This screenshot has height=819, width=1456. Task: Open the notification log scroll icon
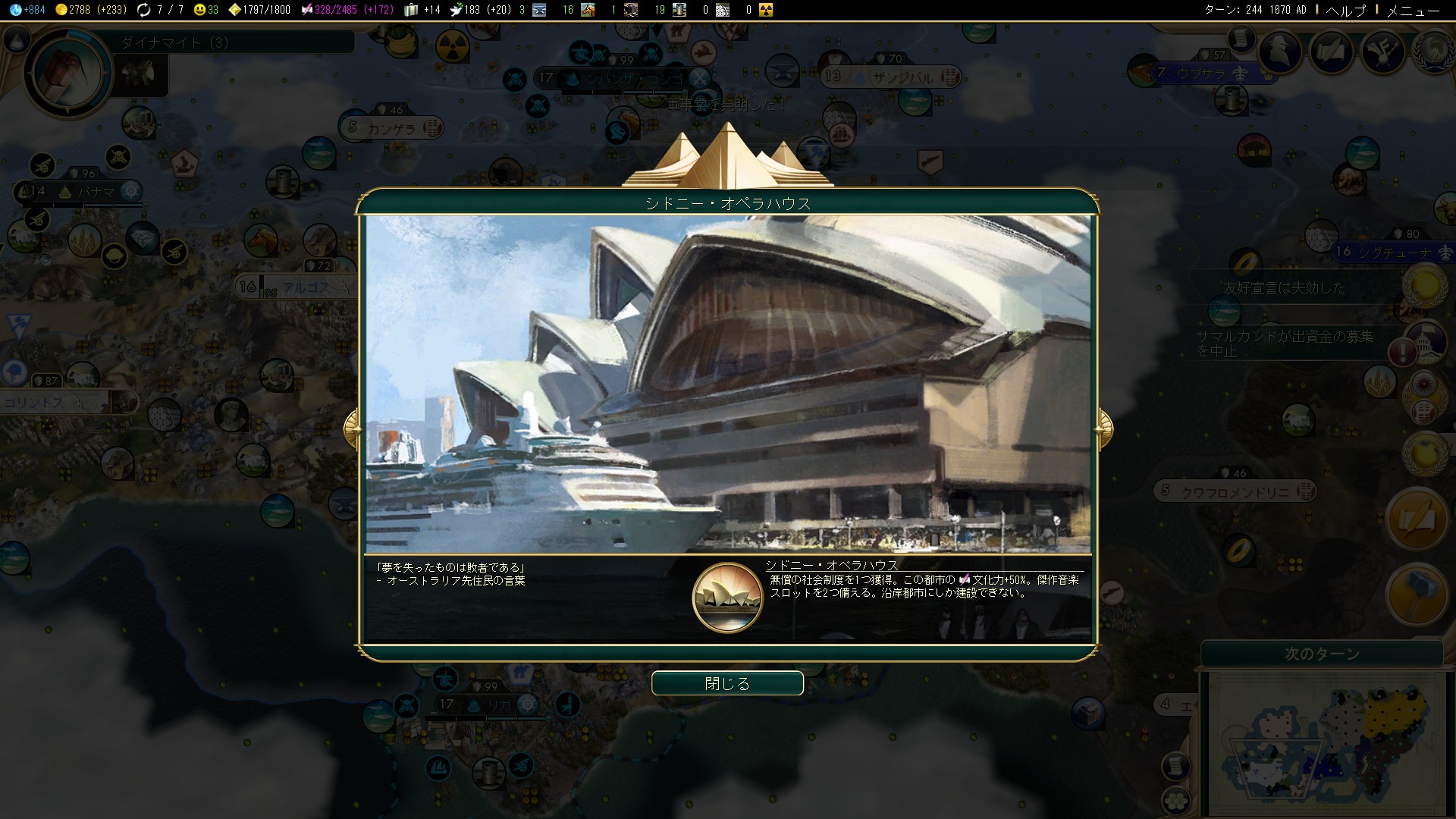point(1241,38)
